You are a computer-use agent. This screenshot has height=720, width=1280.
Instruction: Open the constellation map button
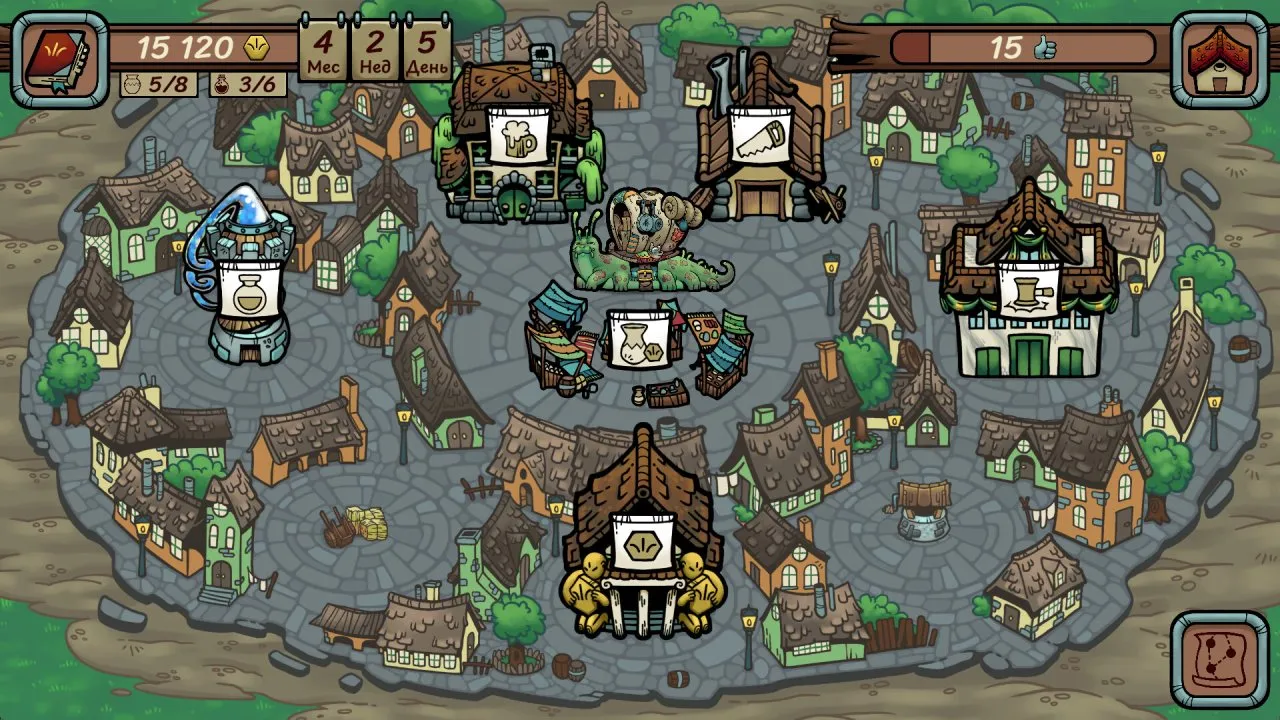1219,661
